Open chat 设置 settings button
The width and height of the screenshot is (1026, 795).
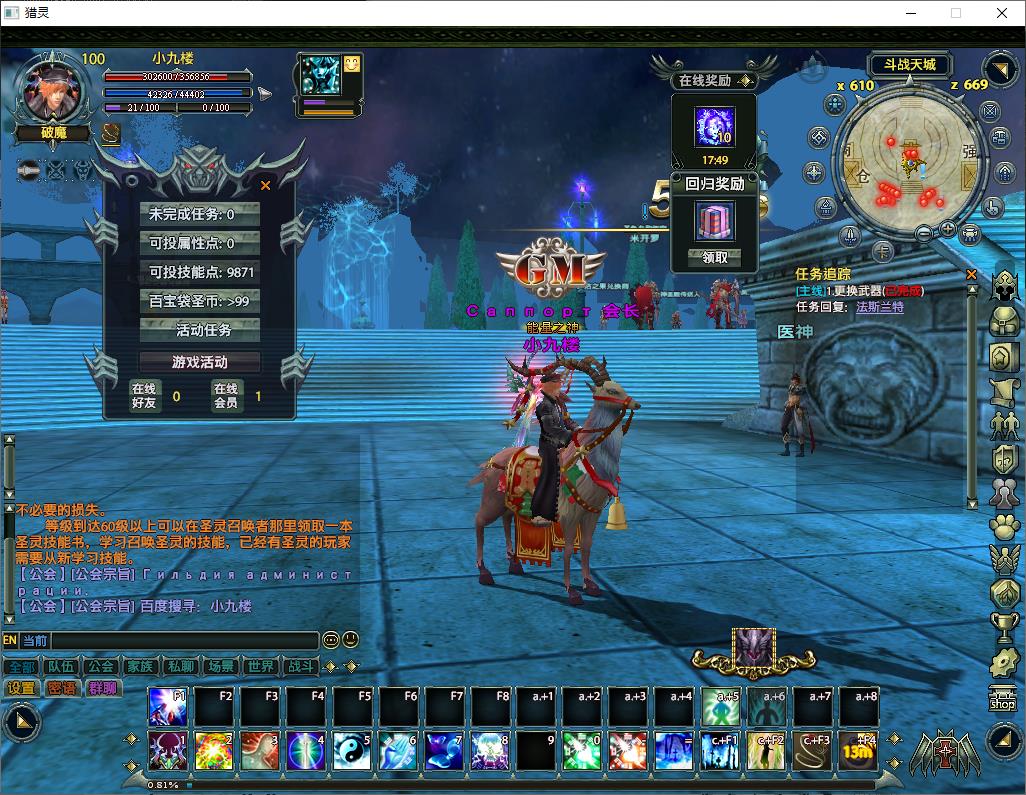[x=21, y=688]
